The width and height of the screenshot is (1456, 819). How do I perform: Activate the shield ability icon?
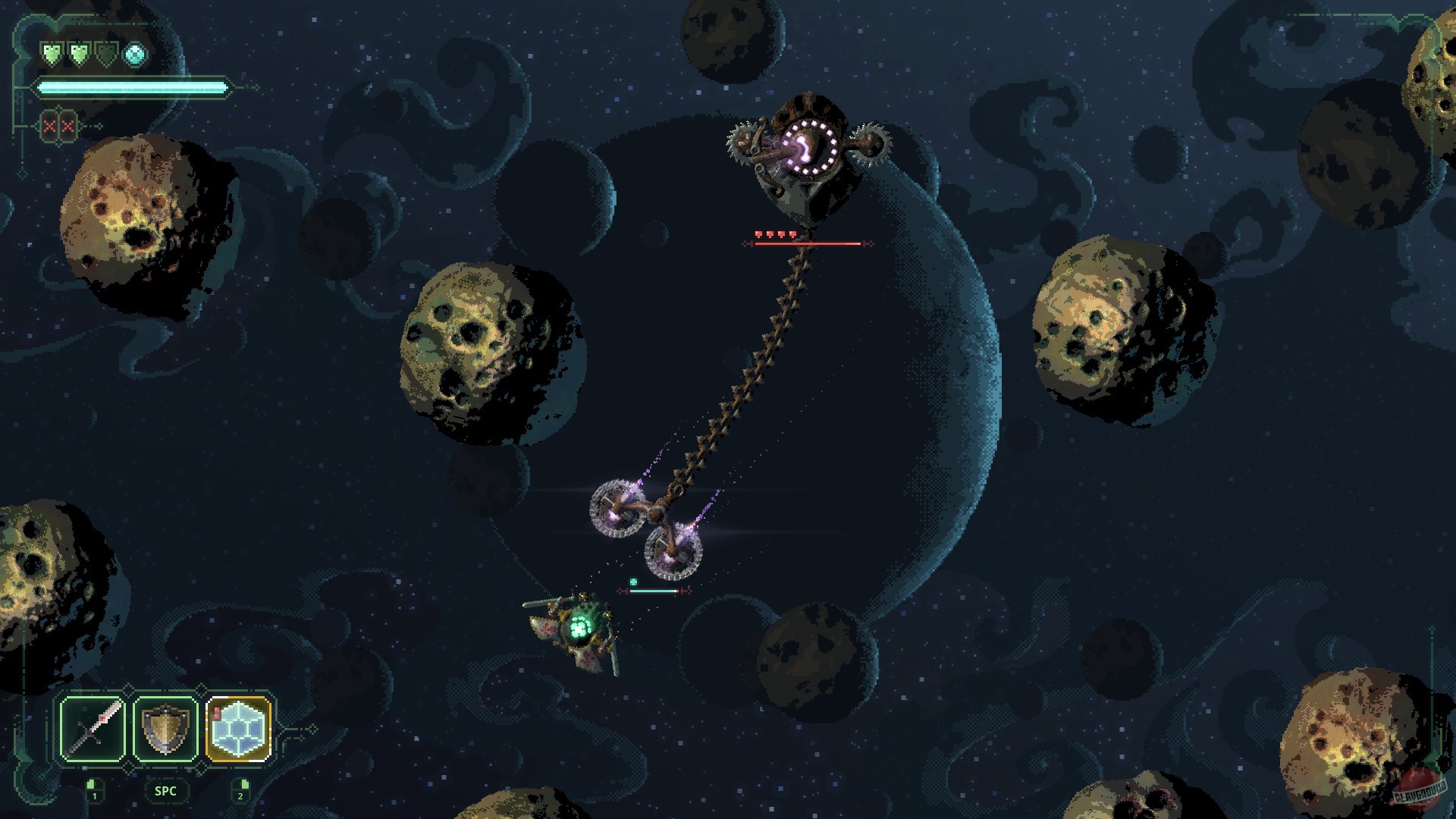pos(165,730)
